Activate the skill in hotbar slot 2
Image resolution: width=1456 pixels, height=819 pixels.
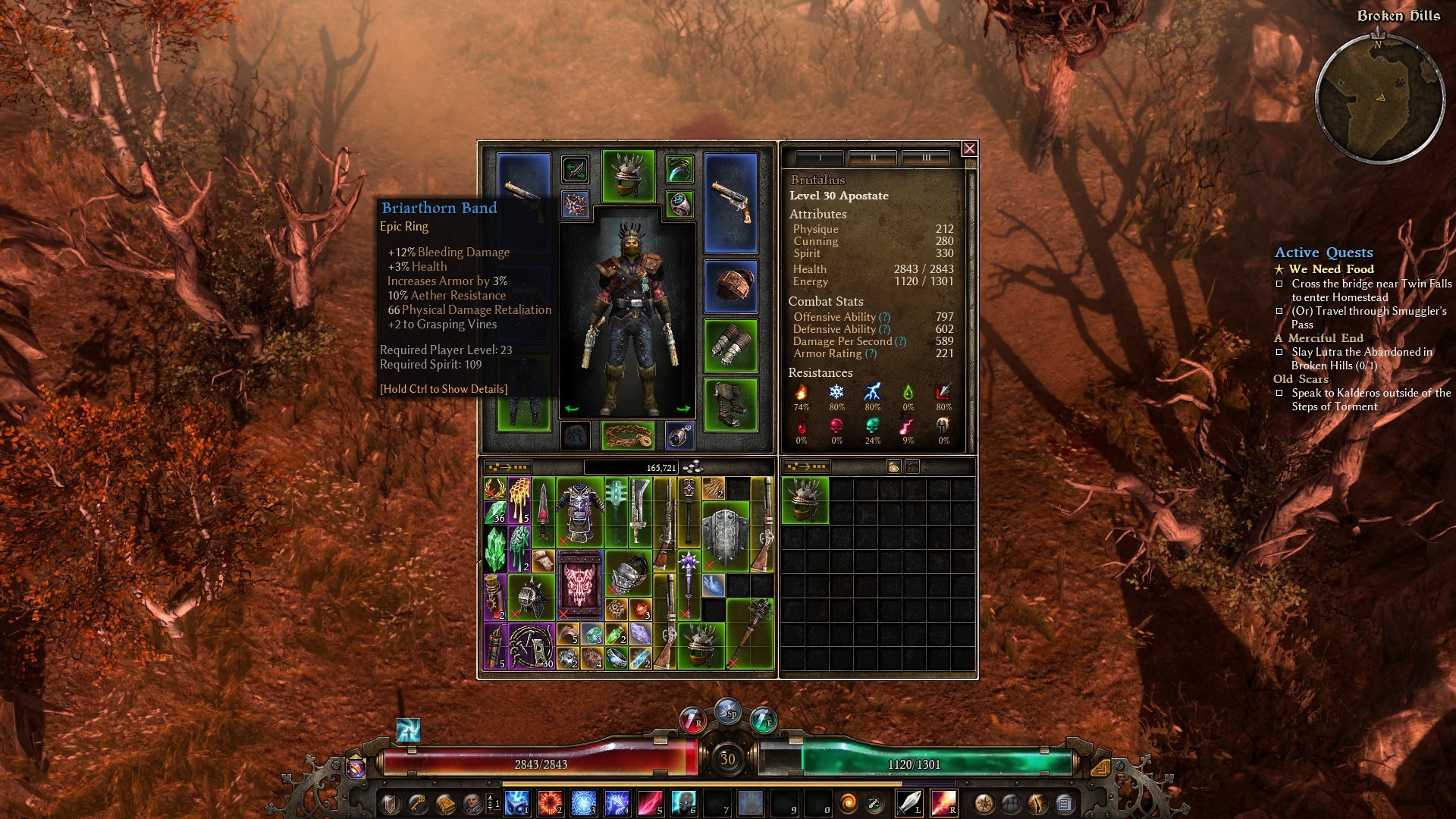[550, 803]
